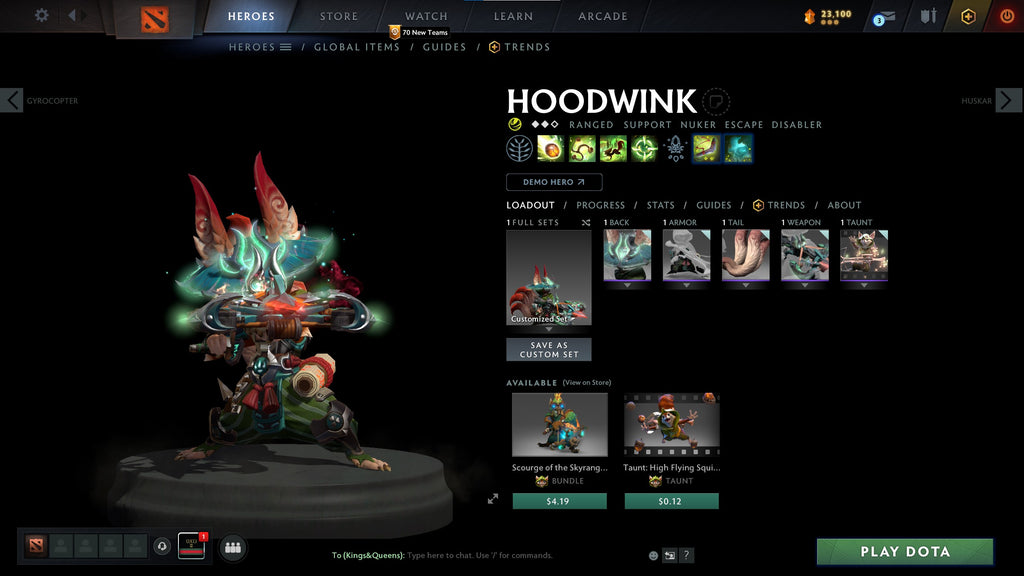Show Hoodwink's Stats section
This screenshot has height=576, width=1024.
(660, 205)
